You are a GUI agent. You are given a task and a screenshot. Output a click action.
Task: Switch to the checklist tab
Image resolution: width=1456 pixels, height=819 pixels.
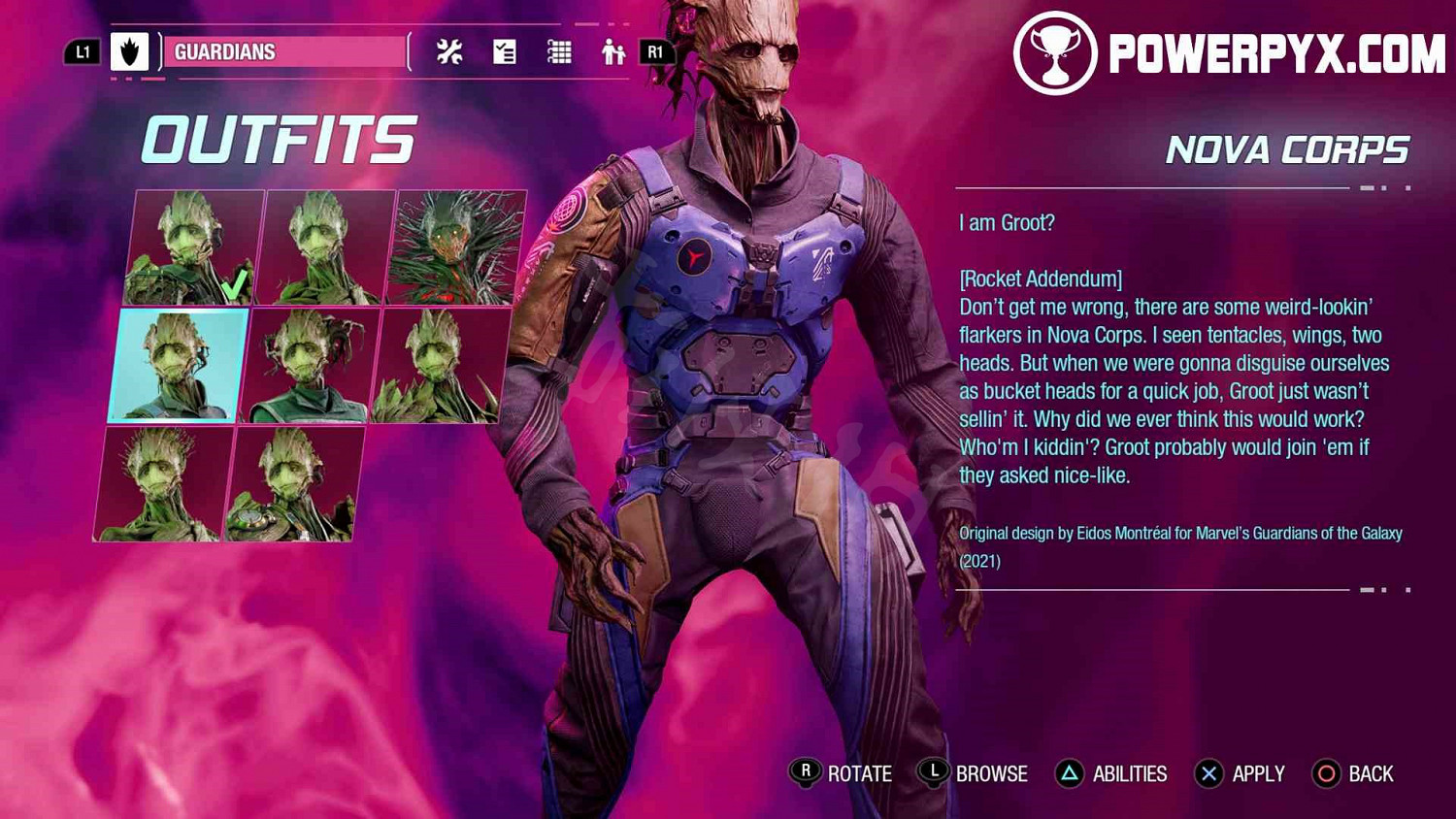coord(505,51)
